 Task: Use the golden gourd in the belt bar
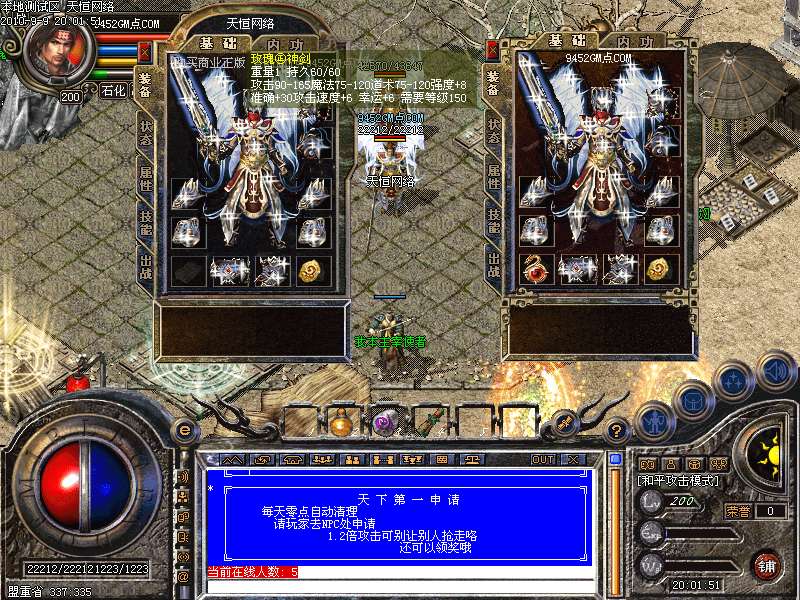[x=340, y=421]
